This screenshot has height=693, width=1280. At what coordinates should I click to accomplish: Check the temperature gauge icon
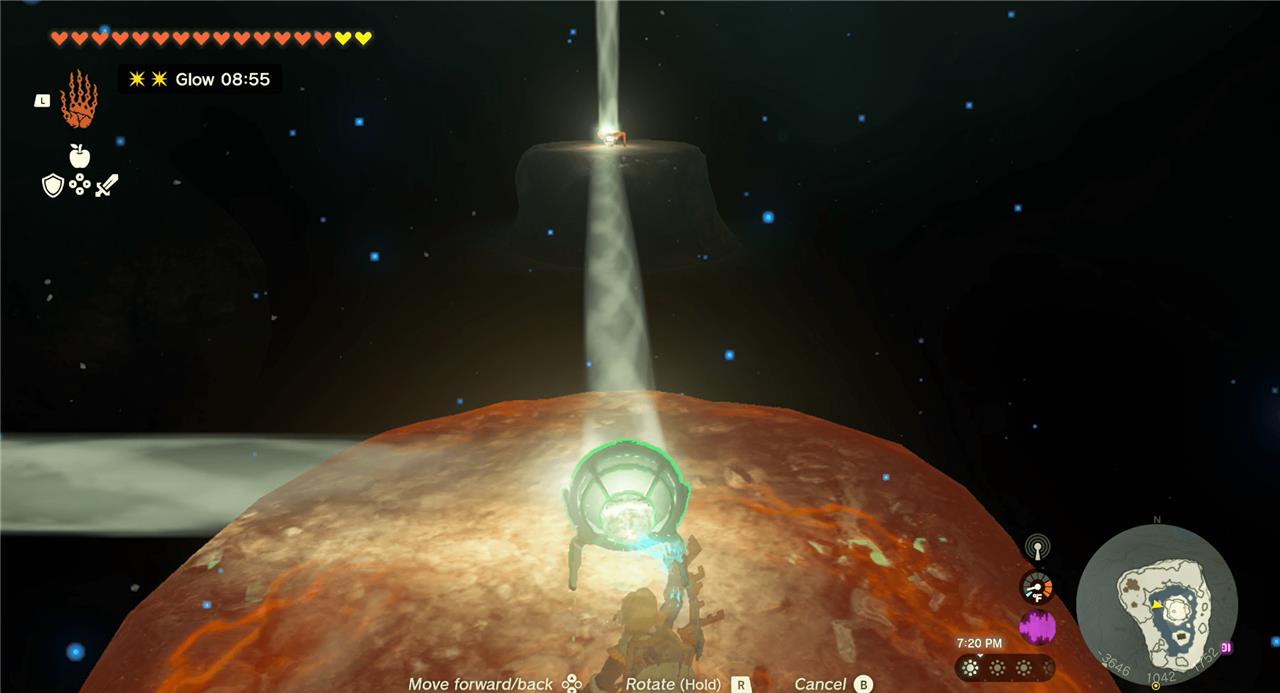pos(1037,587)
